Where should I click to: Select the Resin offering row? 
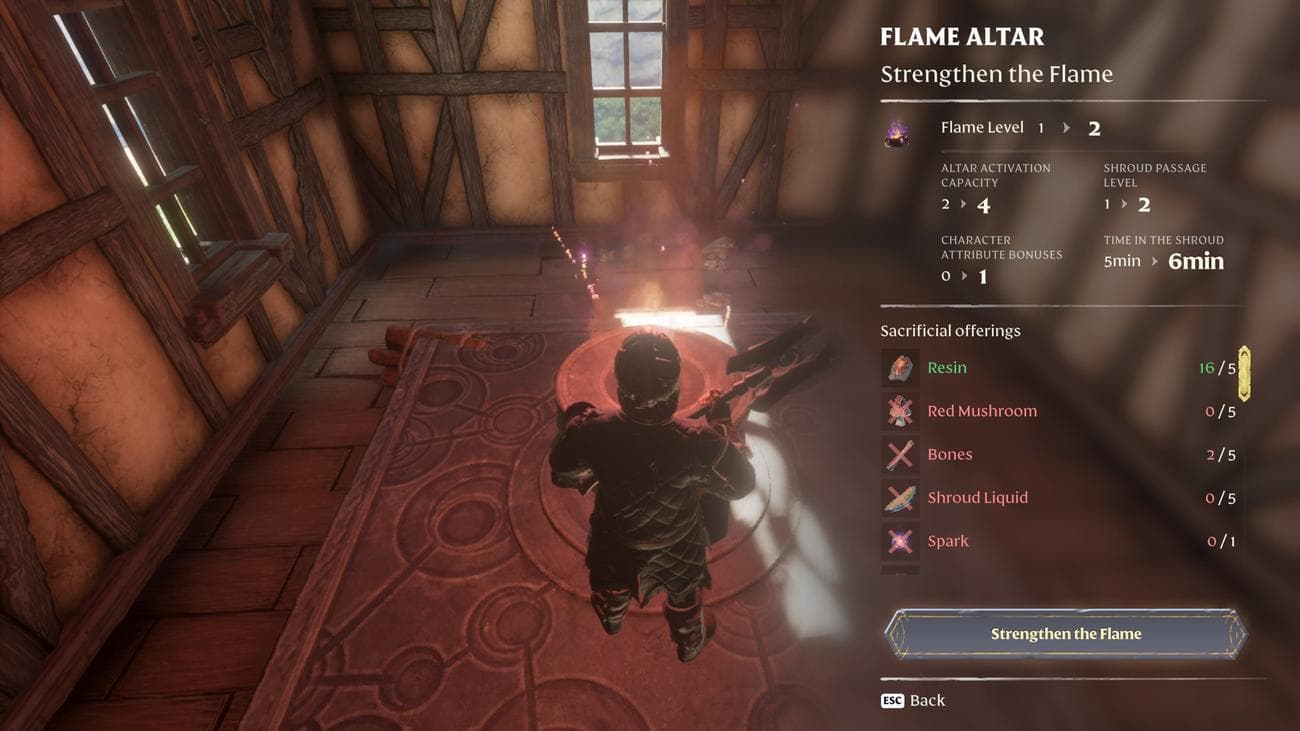tap(1060, 368)
